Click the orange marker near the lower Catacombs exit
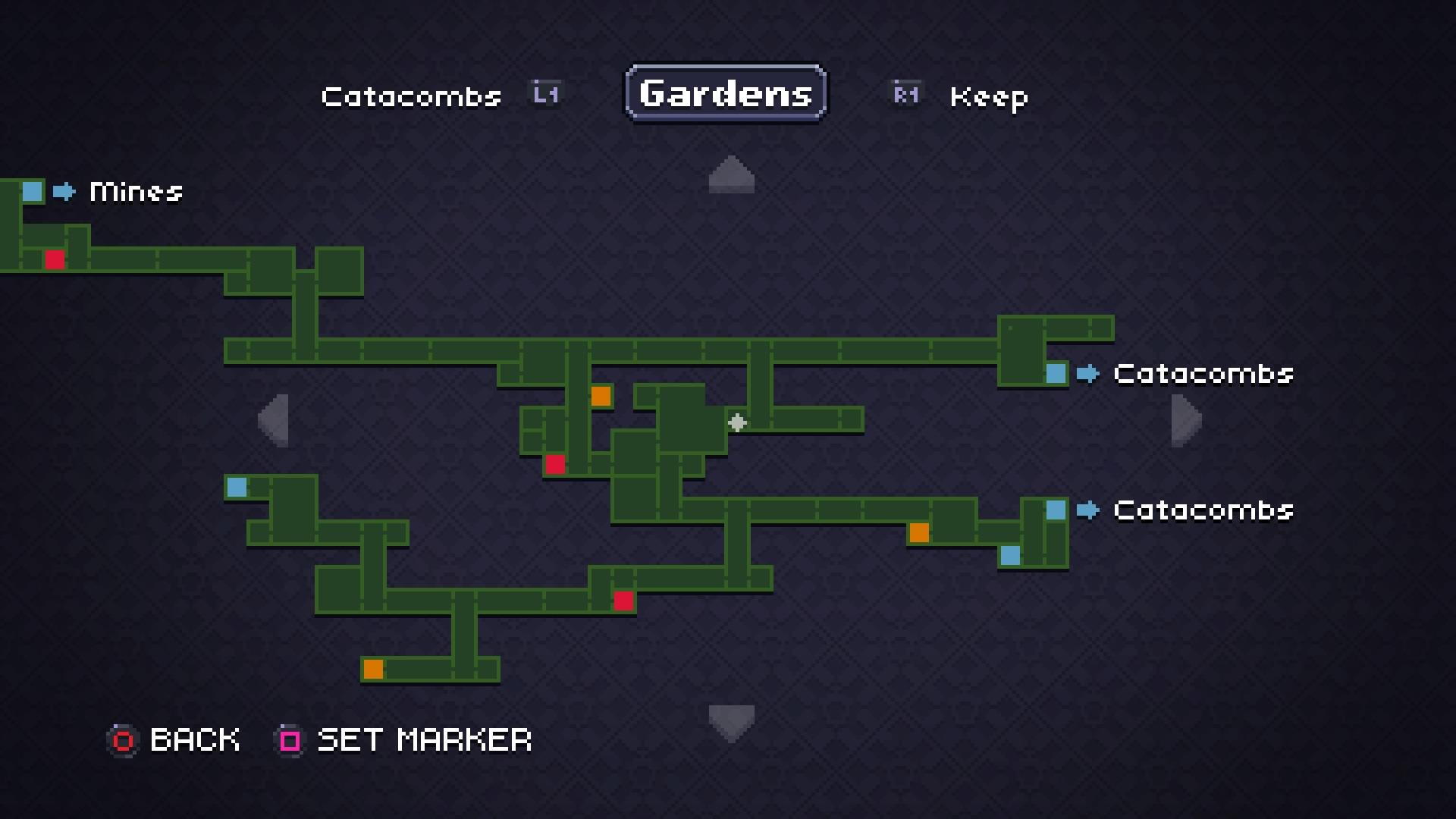1456x819 pixels. click(x=919, y=534)
